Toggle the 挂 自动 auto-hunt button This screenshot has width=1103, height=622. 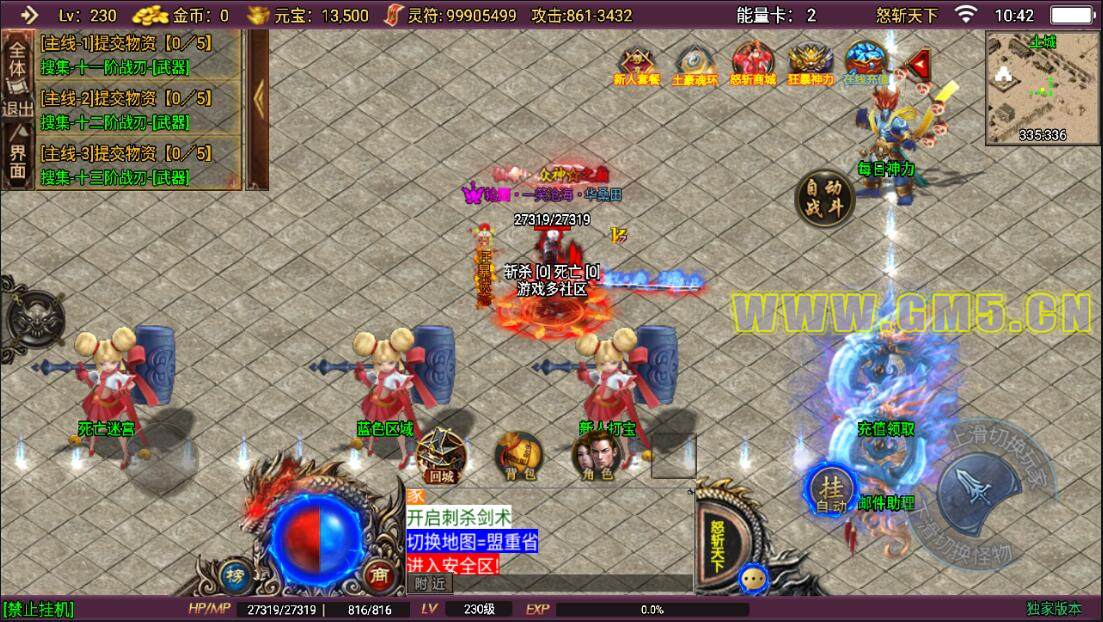[830, 490]
